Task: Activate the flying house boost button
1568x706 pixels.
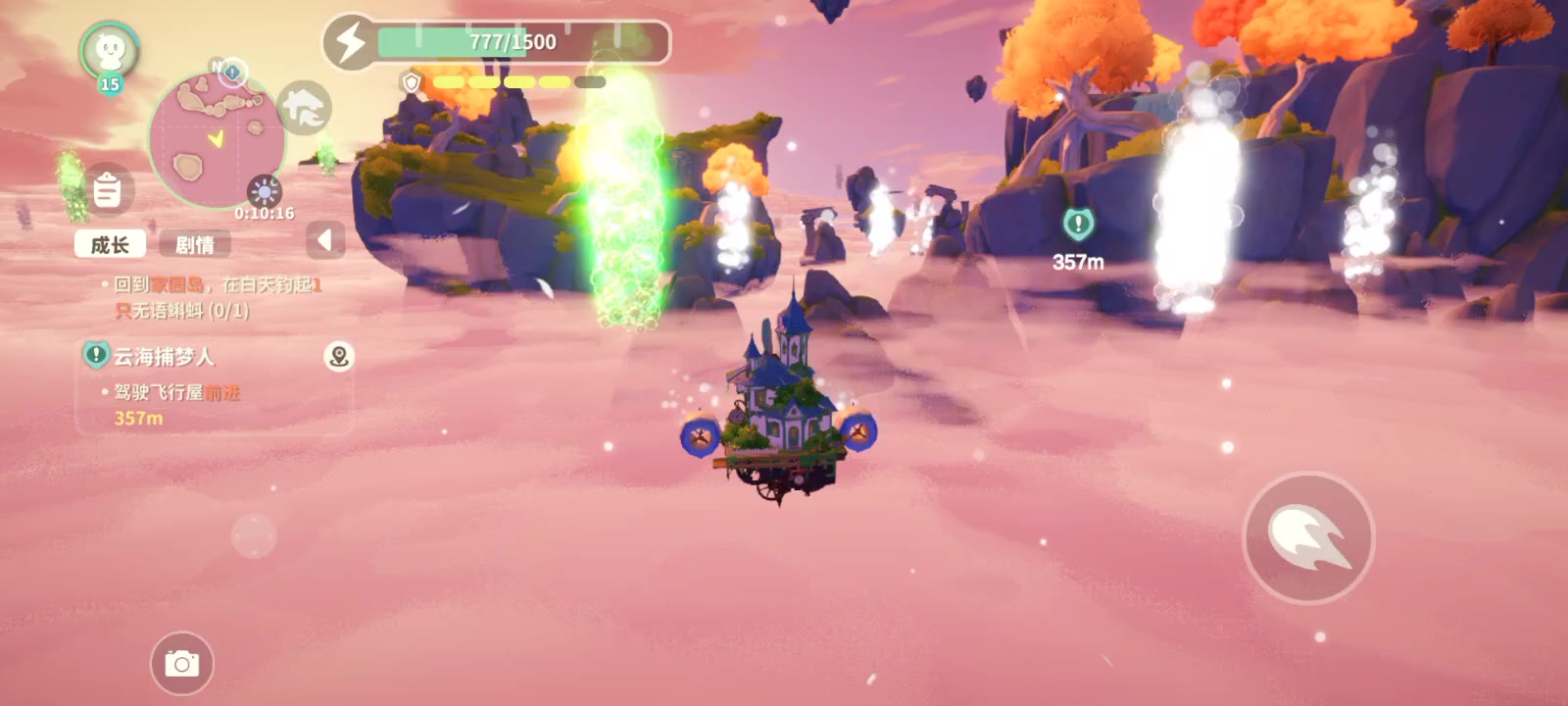Action: [x=1308, y=537]
